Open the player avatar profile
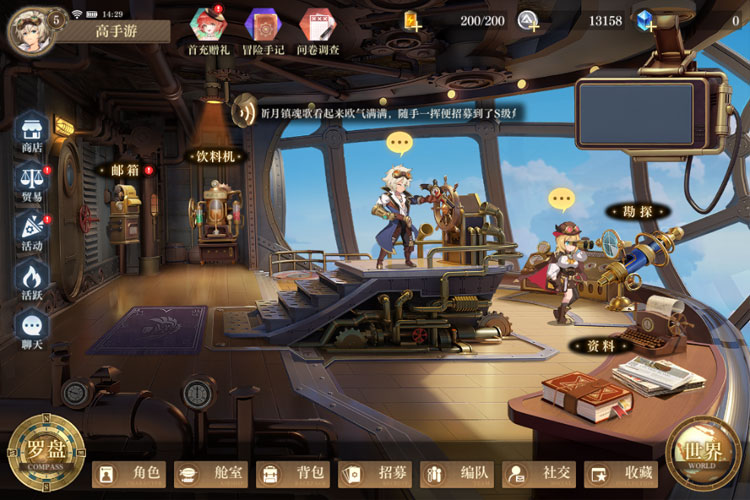The height and width of the screenshot is (500, 750). 27,28
